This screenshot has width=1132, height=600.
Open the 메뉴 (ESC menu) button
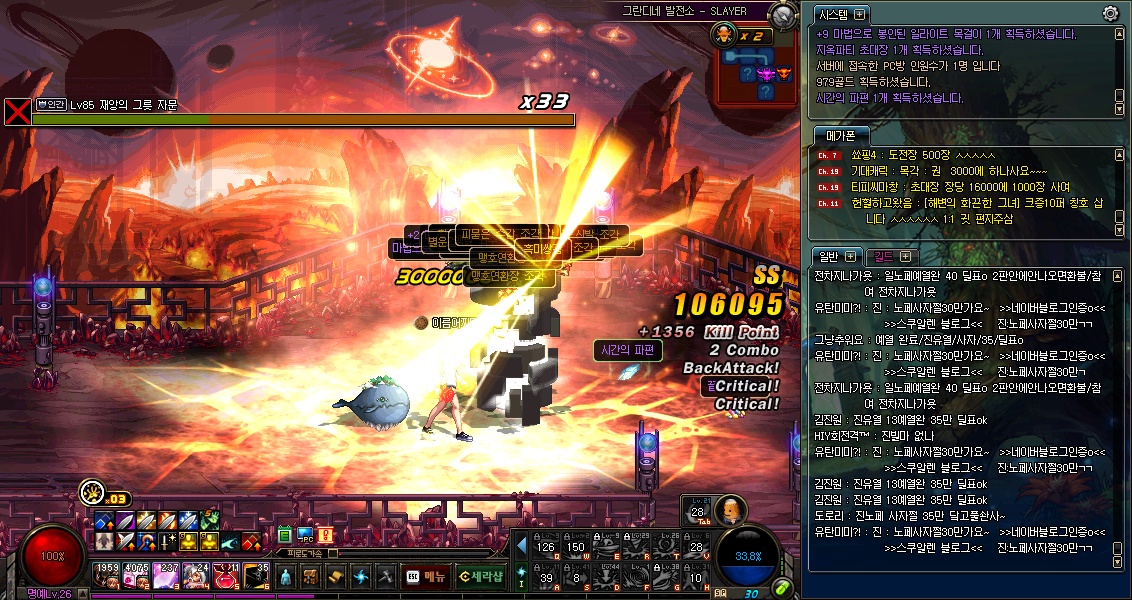pyautogui.click(x=425, y=577)
